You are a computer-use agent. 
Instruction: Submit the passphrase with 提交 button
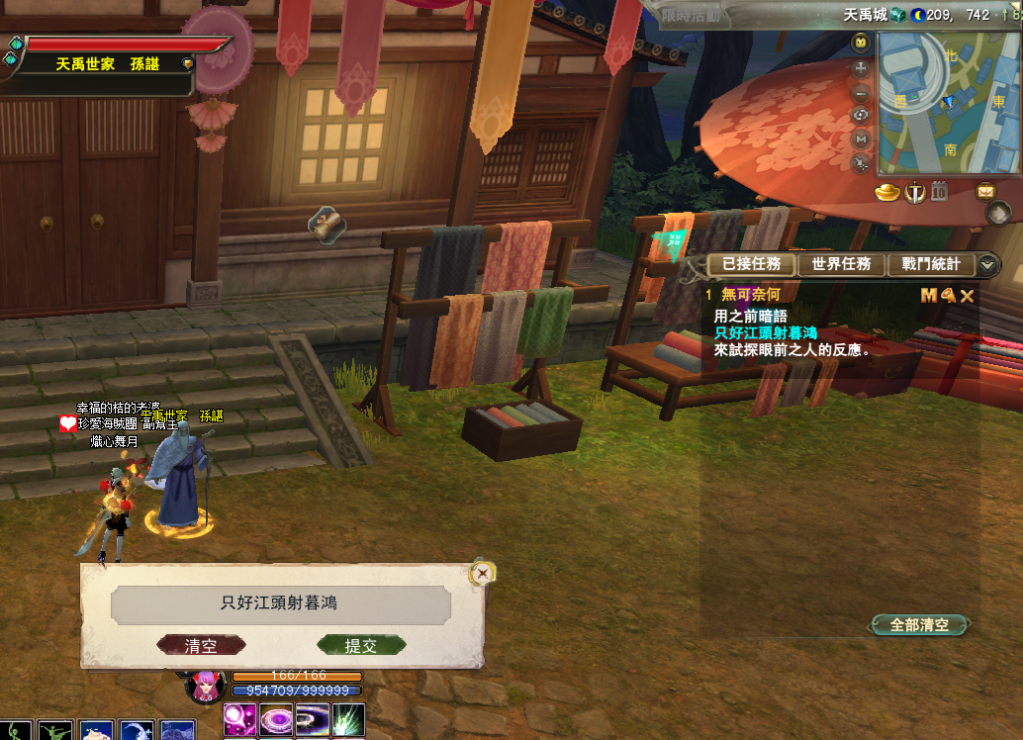[361, 645]
